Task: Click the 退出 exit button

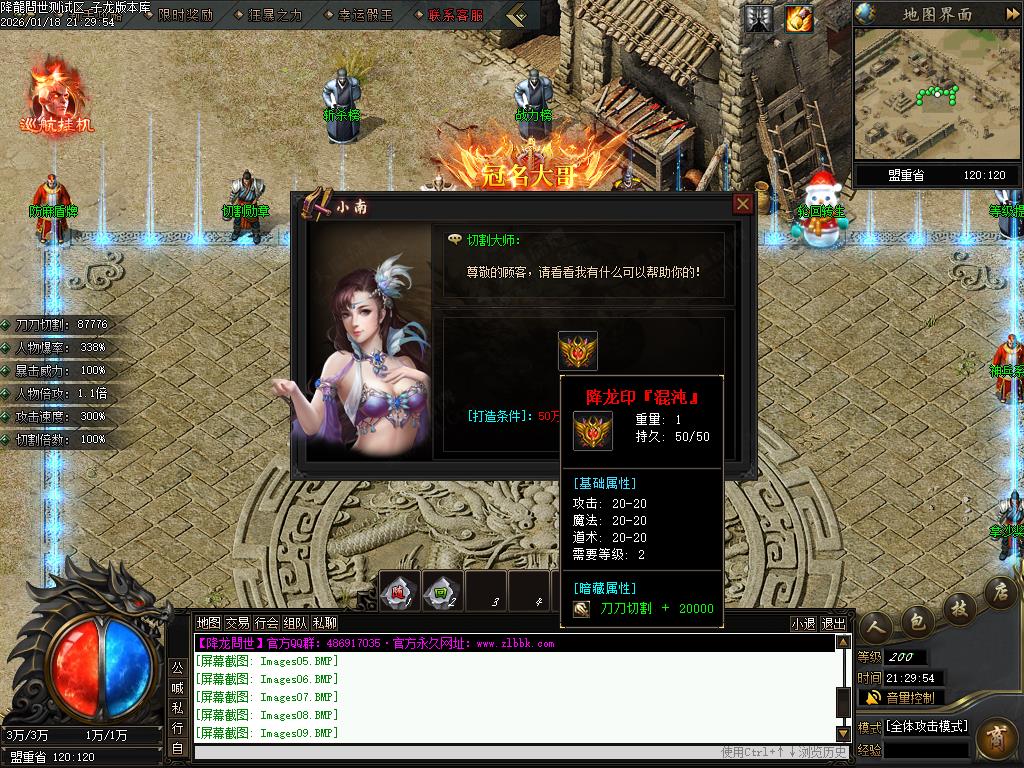Action: 833,623
